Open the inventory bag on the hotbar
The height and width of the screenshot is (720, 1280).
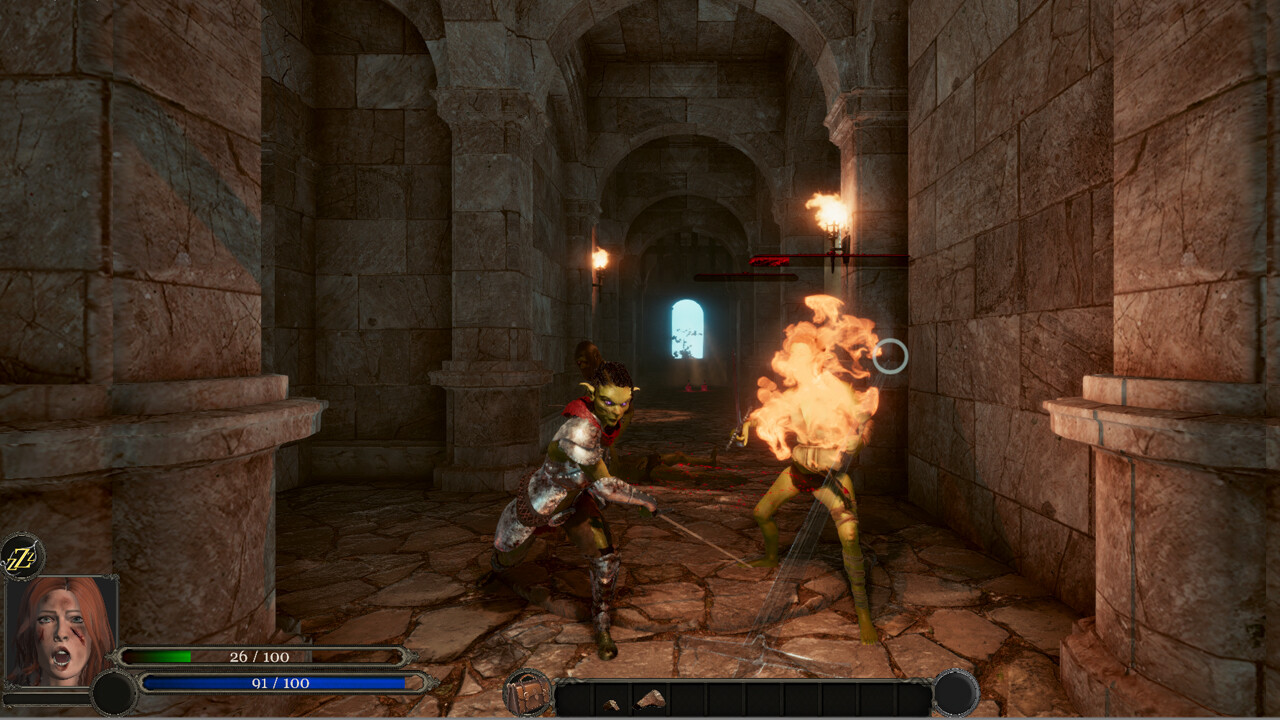coord(527,694)
